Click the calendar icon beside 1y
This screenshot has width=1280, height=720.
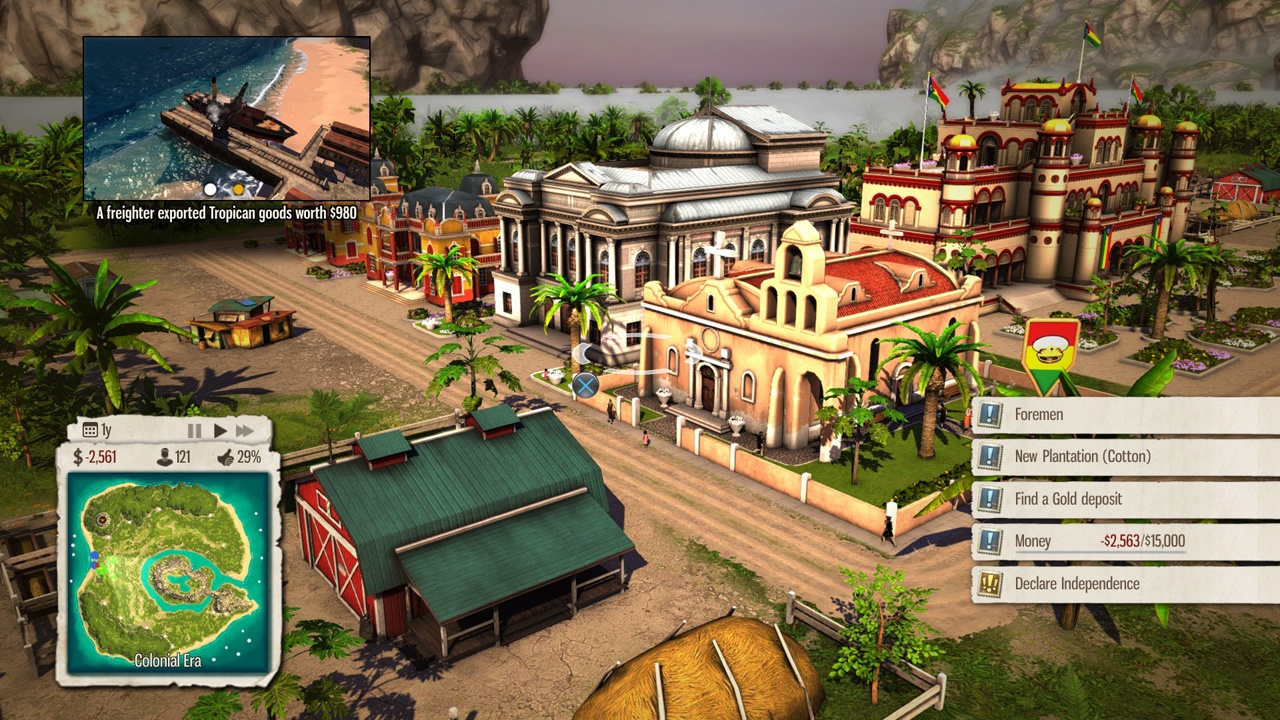(90, 431)
